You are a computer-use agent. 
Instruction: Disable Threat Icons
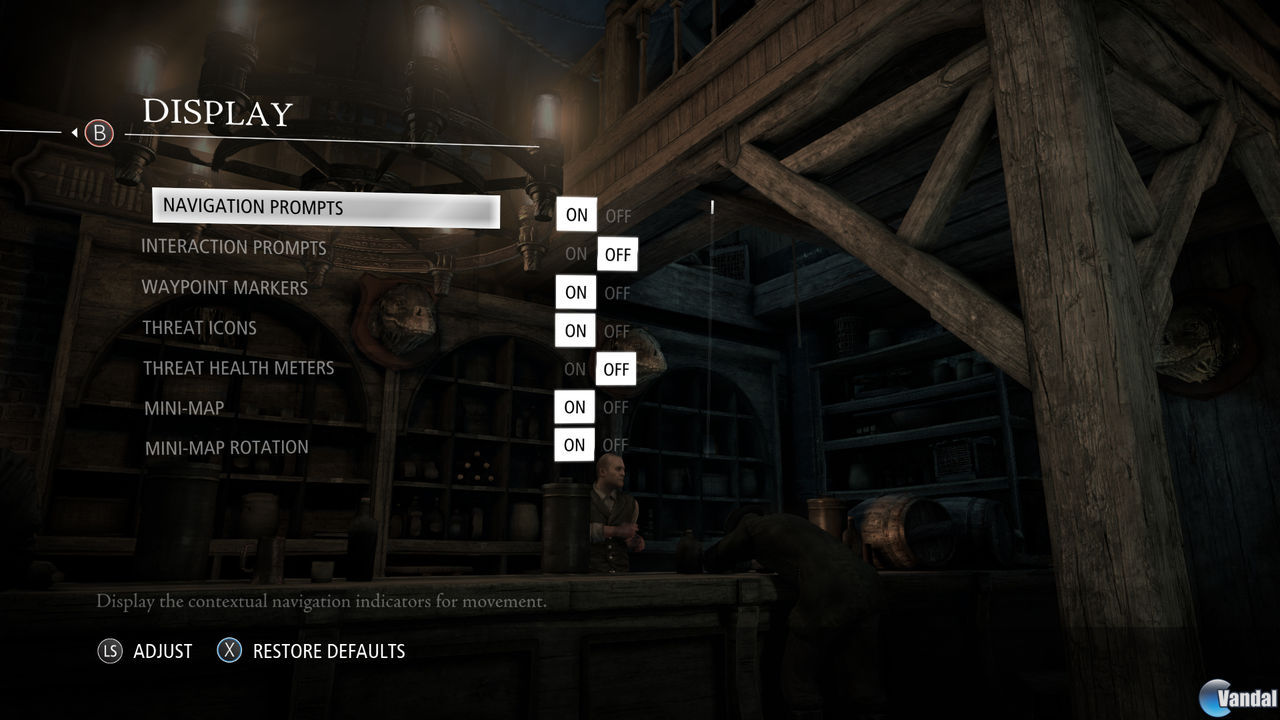616,331
